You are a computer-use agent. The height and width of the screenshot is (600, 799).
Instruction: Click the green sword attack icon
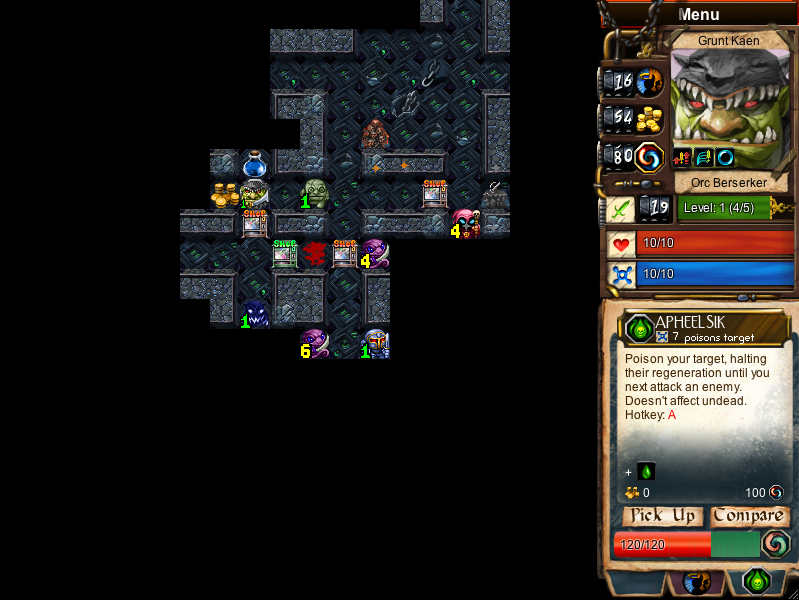620,208
